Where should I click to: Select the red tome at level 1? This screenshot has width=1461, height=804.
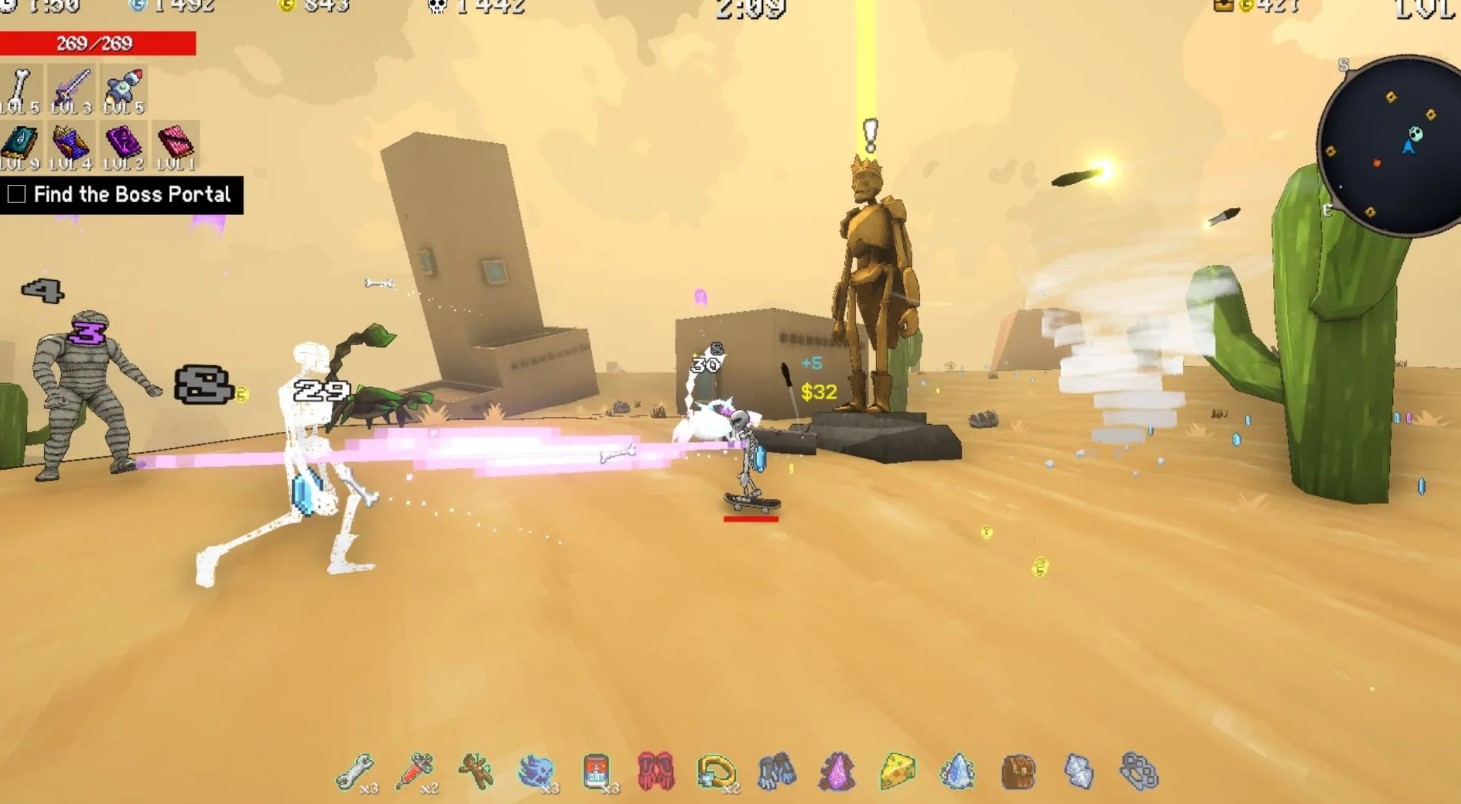176,145
